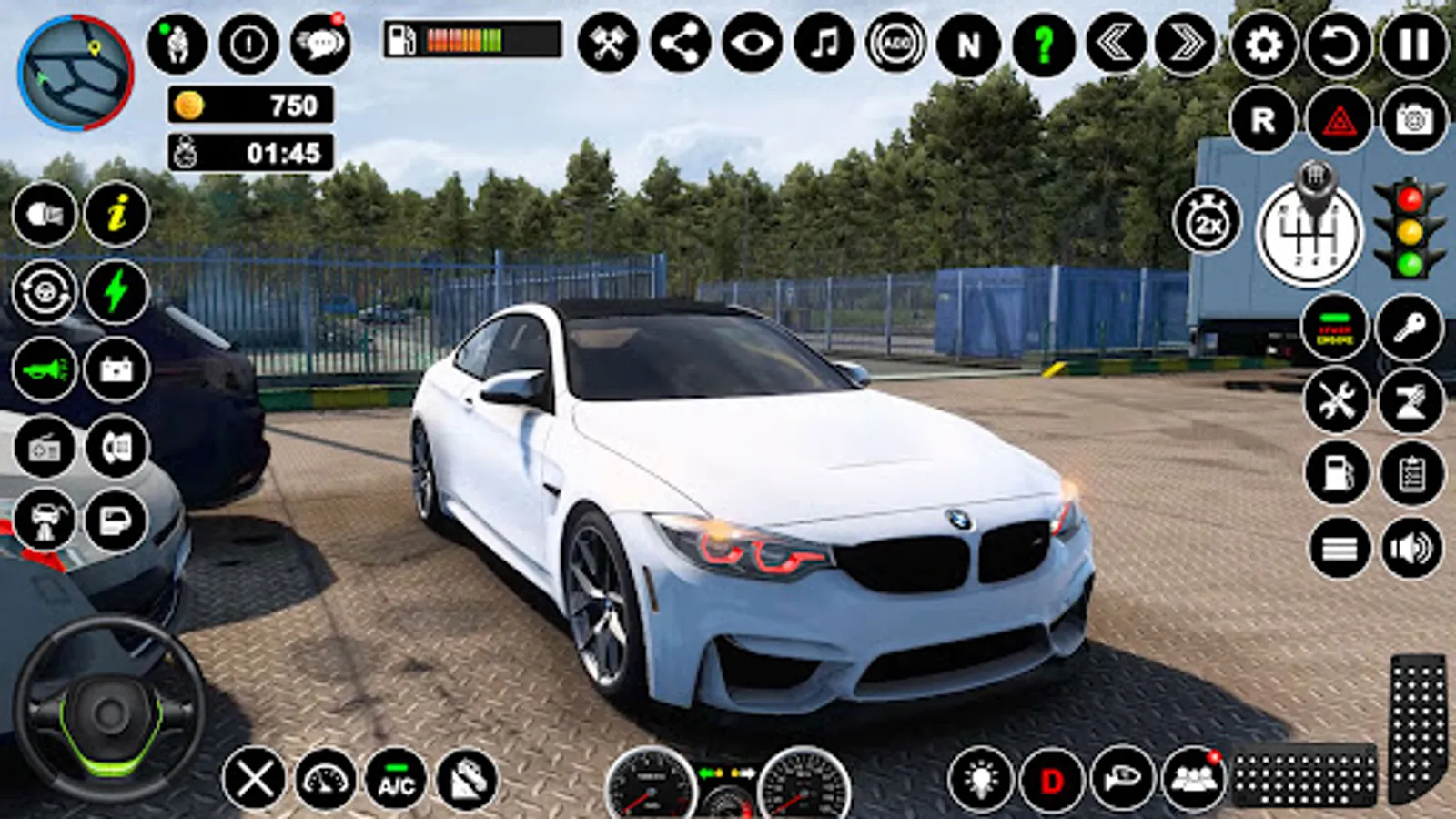This screenshot has width=1456, height=819.
Task: Sound the green horn
Action: pos(45,369)
